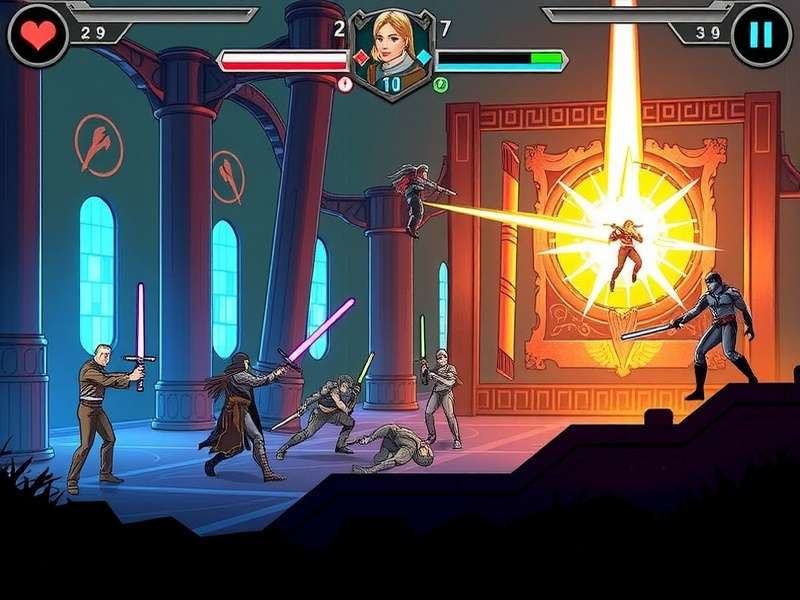
Task: Pause the game with the pause button
Action: tap(761, 35)
